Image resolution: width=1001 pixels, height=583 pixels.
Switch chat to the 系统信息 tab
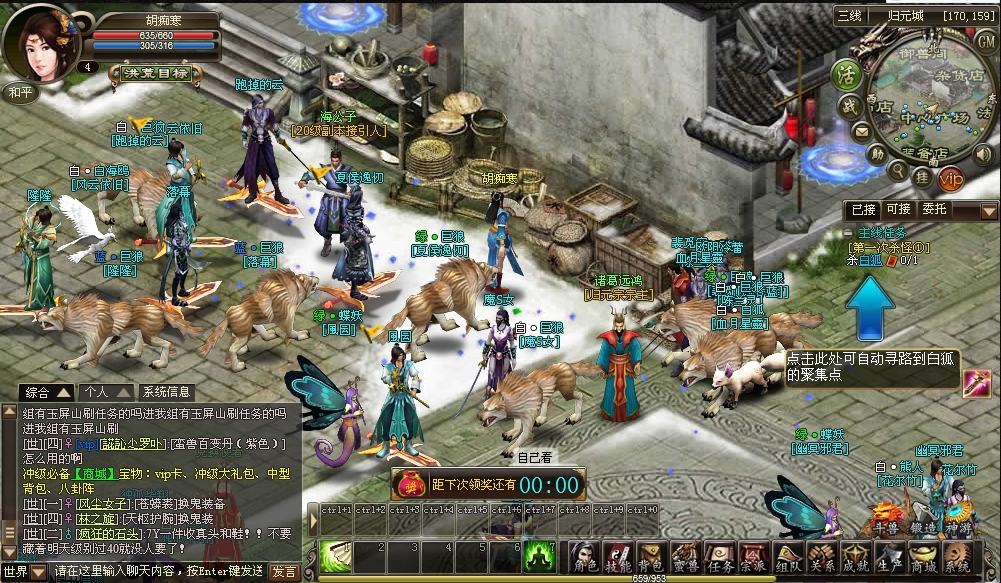tap(166, 392)
